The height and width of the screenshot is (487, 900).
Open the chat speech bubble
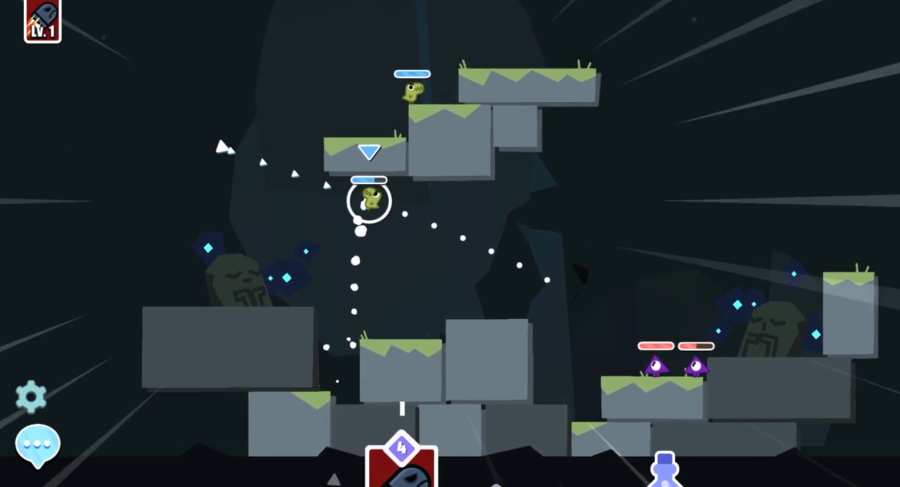pos(38,444)
